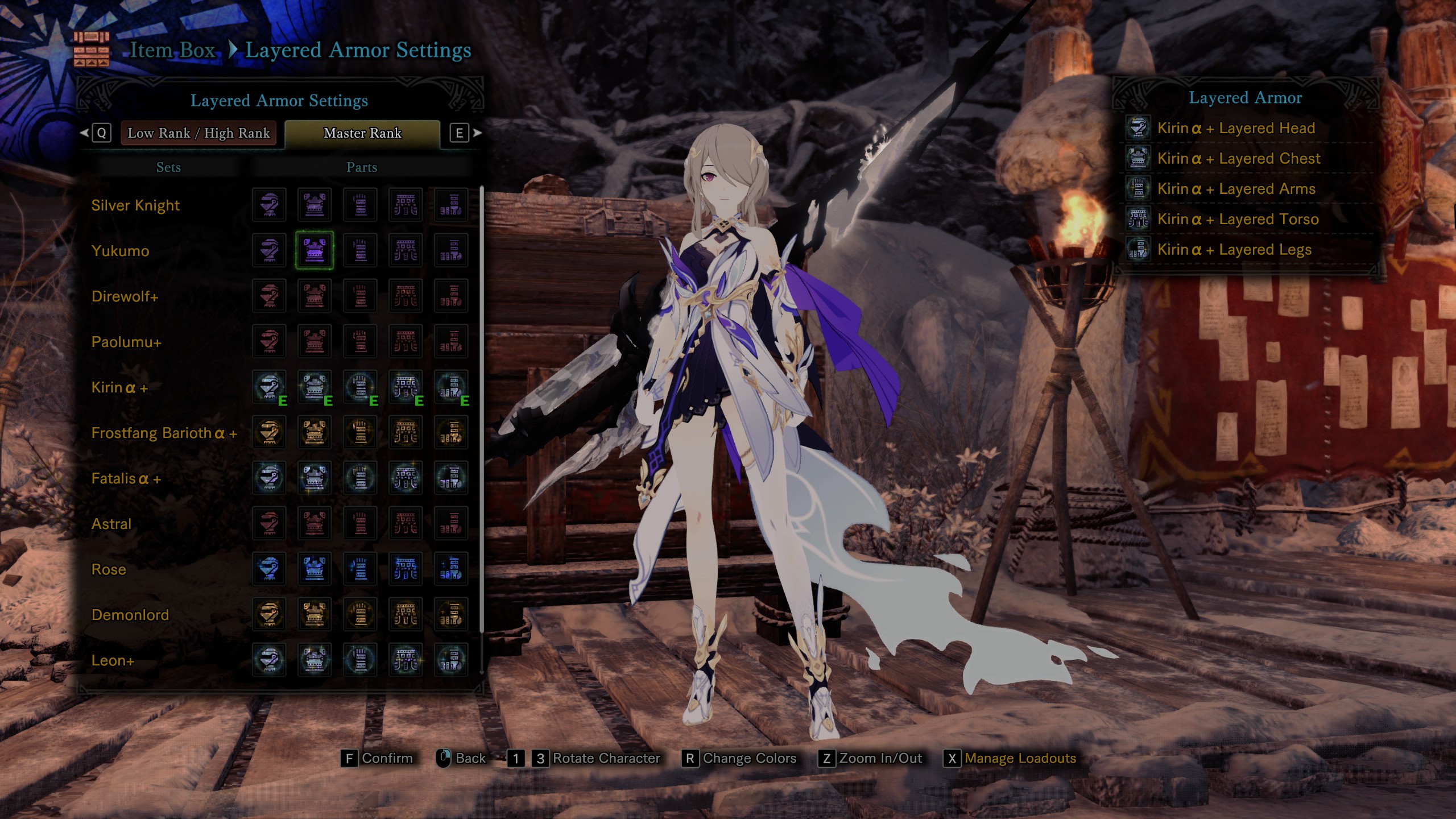Select the Master Rank tab
This screenshot has height=819, width=1456.
[x=362, y=133]
